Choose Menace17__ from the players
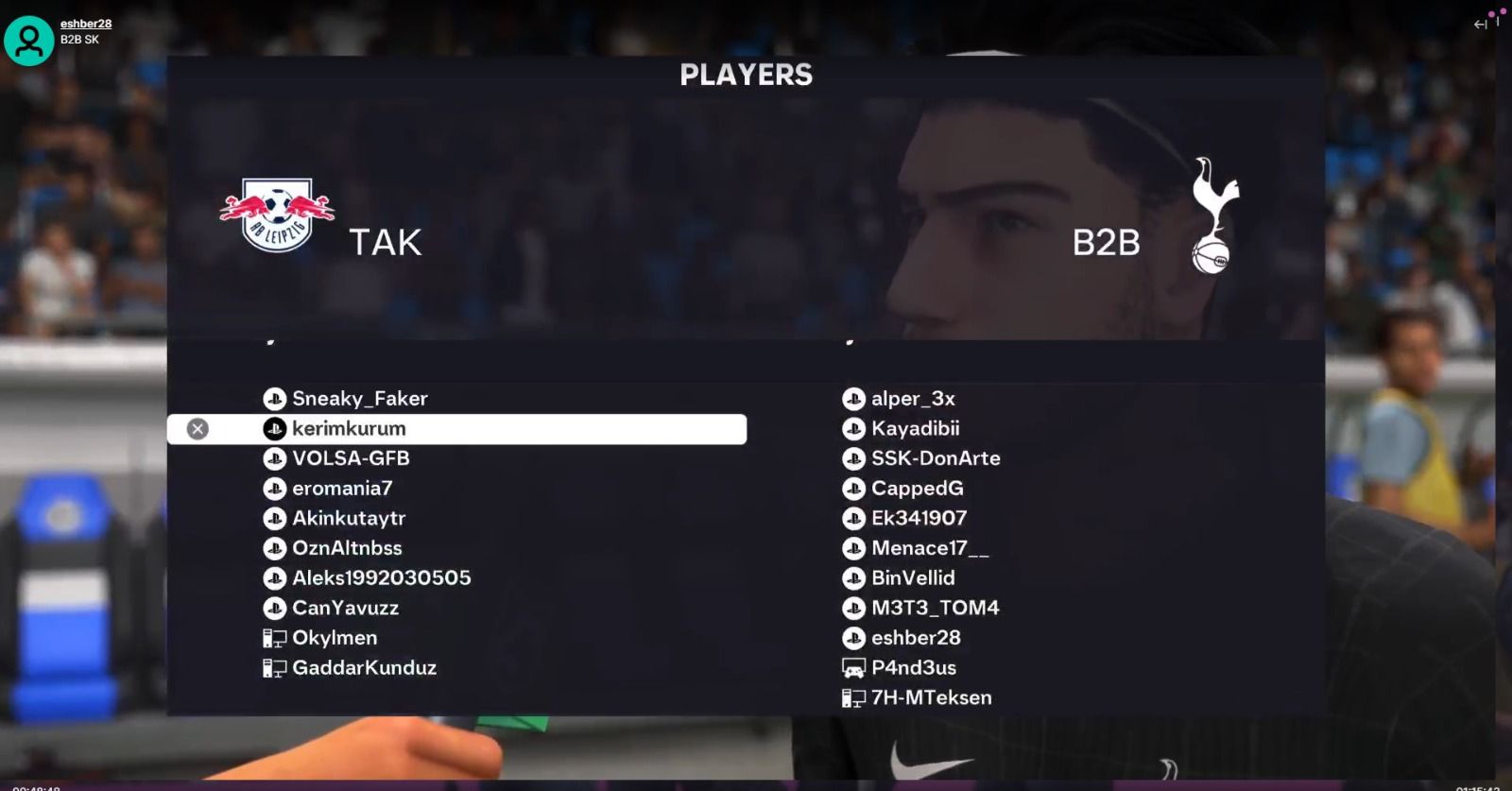 pyautogui.click(x=929, y=548)
